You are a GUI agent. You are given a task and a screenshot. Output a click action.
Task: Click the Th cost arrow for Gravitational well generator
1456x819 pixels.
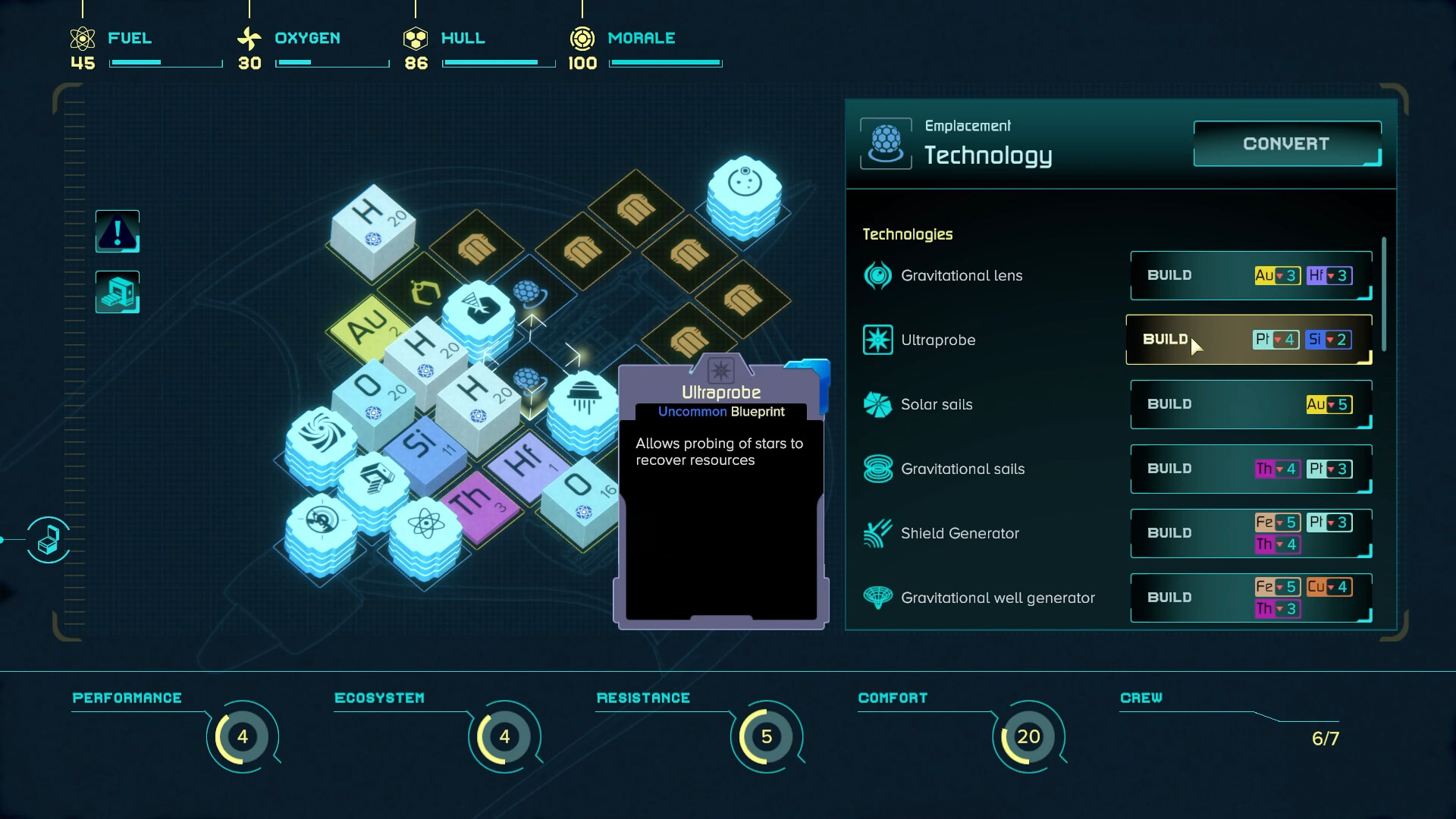(1279, 608)
